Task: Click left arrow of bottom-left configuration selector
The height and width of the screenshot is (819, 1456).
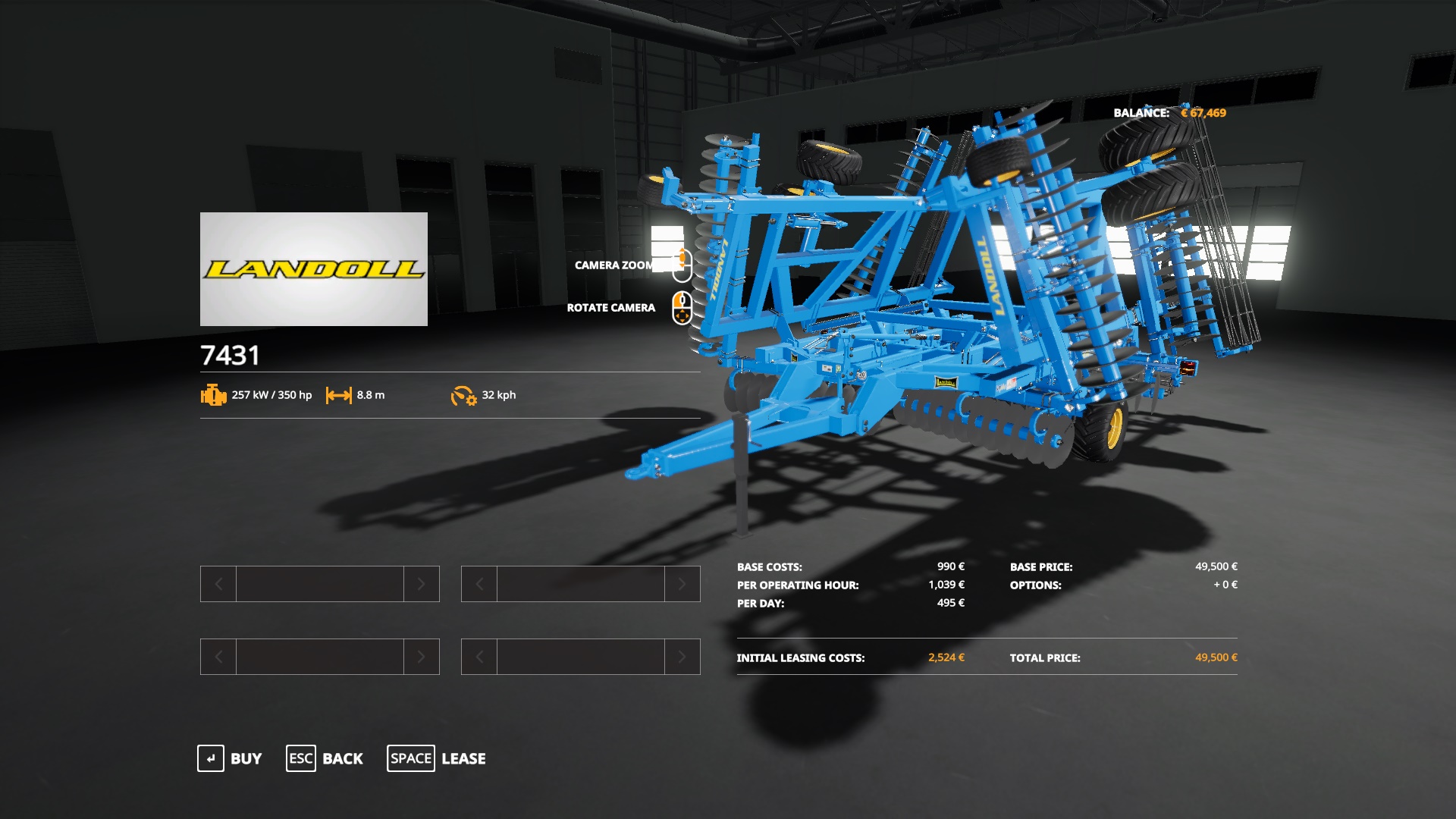Action: [x=218, y=657]
